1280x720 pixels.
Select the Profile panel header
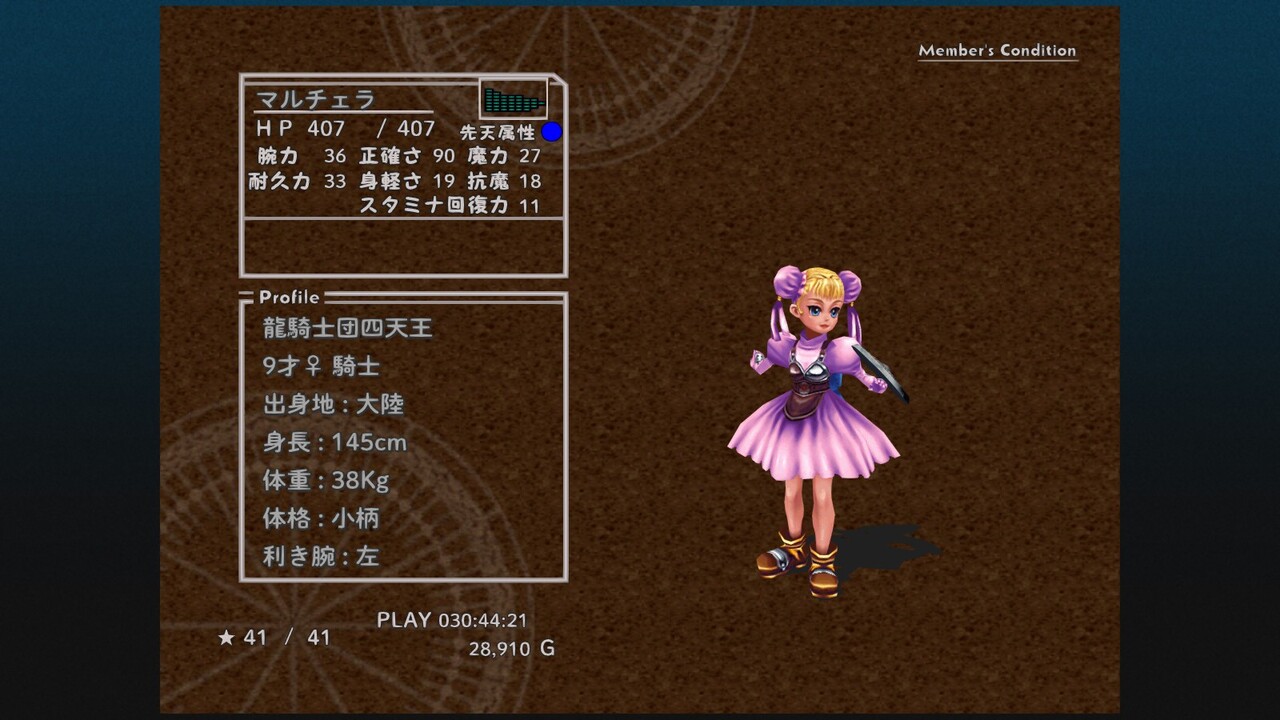click(x=289, y=297)
